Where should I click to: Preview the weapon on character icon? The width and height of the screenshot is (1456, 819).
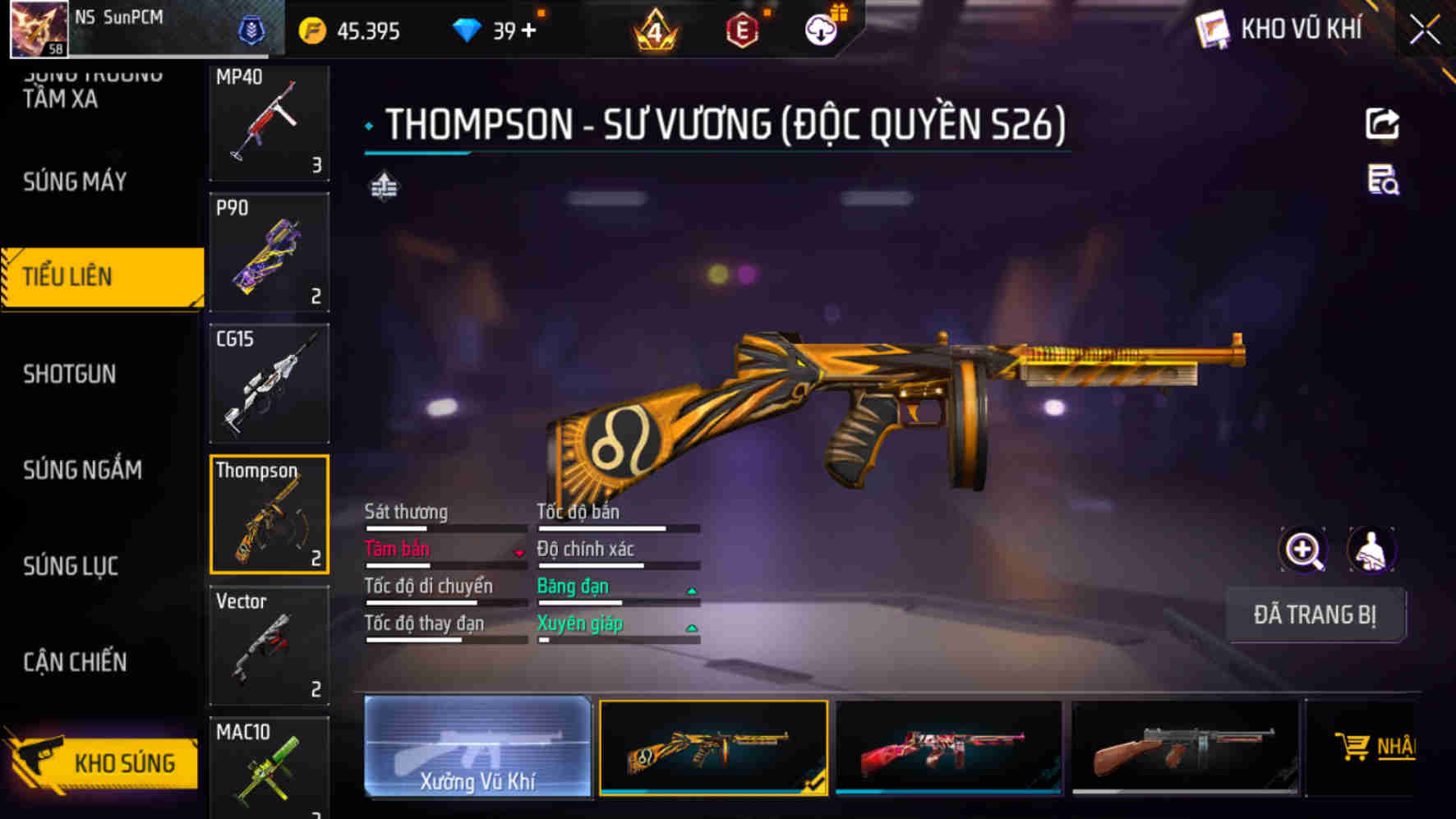[1371, 549]
